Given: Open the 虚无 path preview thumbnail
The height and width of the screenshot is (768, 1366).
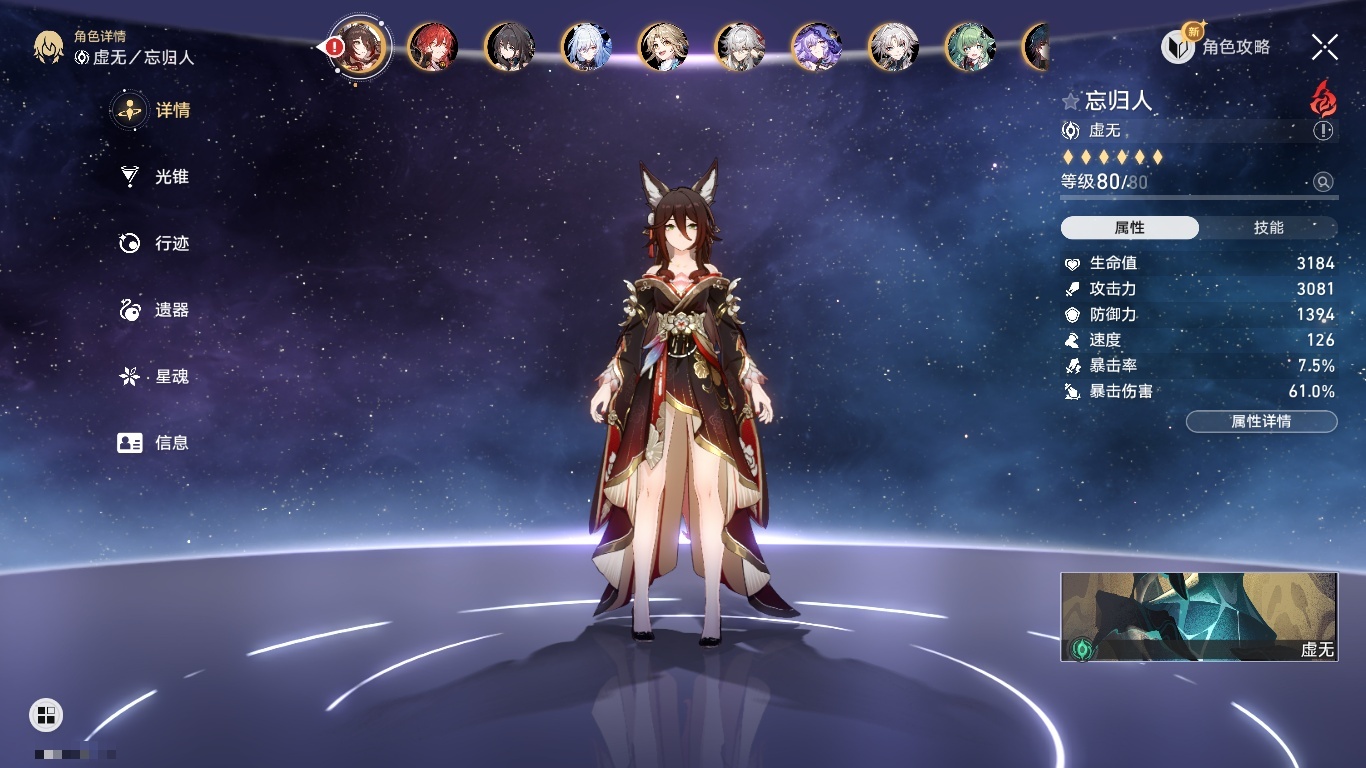Looking at the screenshot, I should pyautogui.click(x=1198, y=616).
